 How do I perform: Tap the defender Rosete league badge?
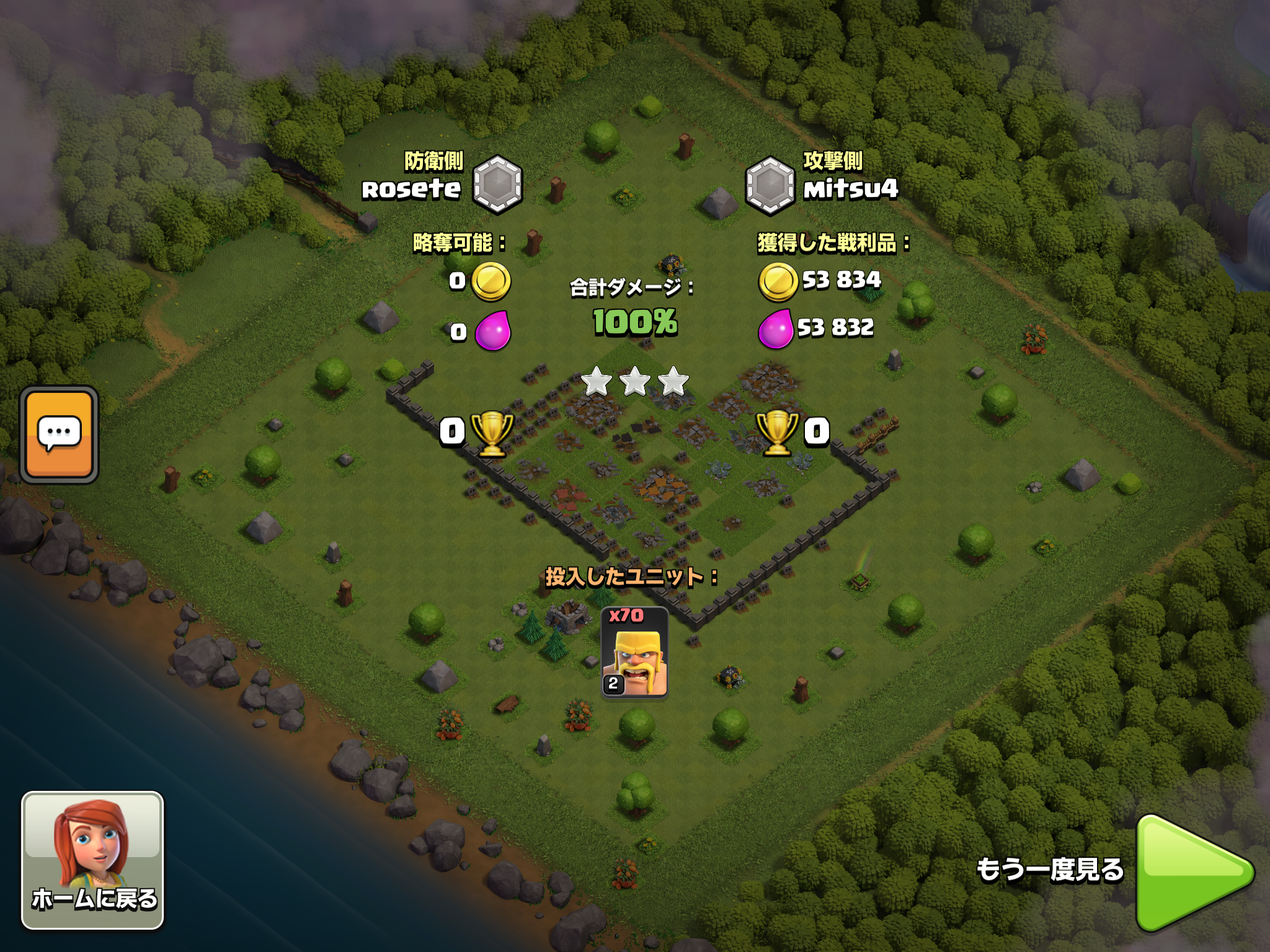tap(497, 185)
